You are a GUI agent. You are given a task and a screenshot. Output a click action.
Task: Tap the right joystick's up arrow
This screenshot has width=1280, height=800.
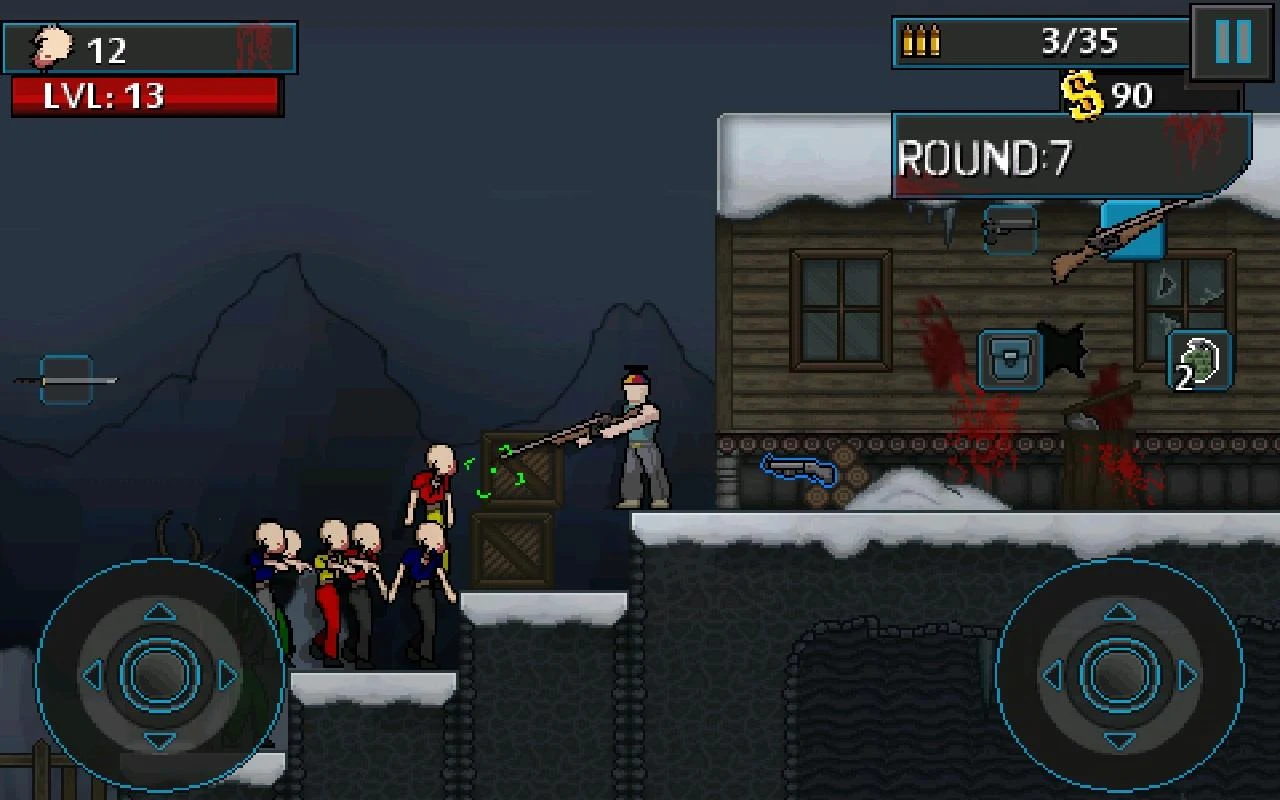click(x=1119, y=612)
